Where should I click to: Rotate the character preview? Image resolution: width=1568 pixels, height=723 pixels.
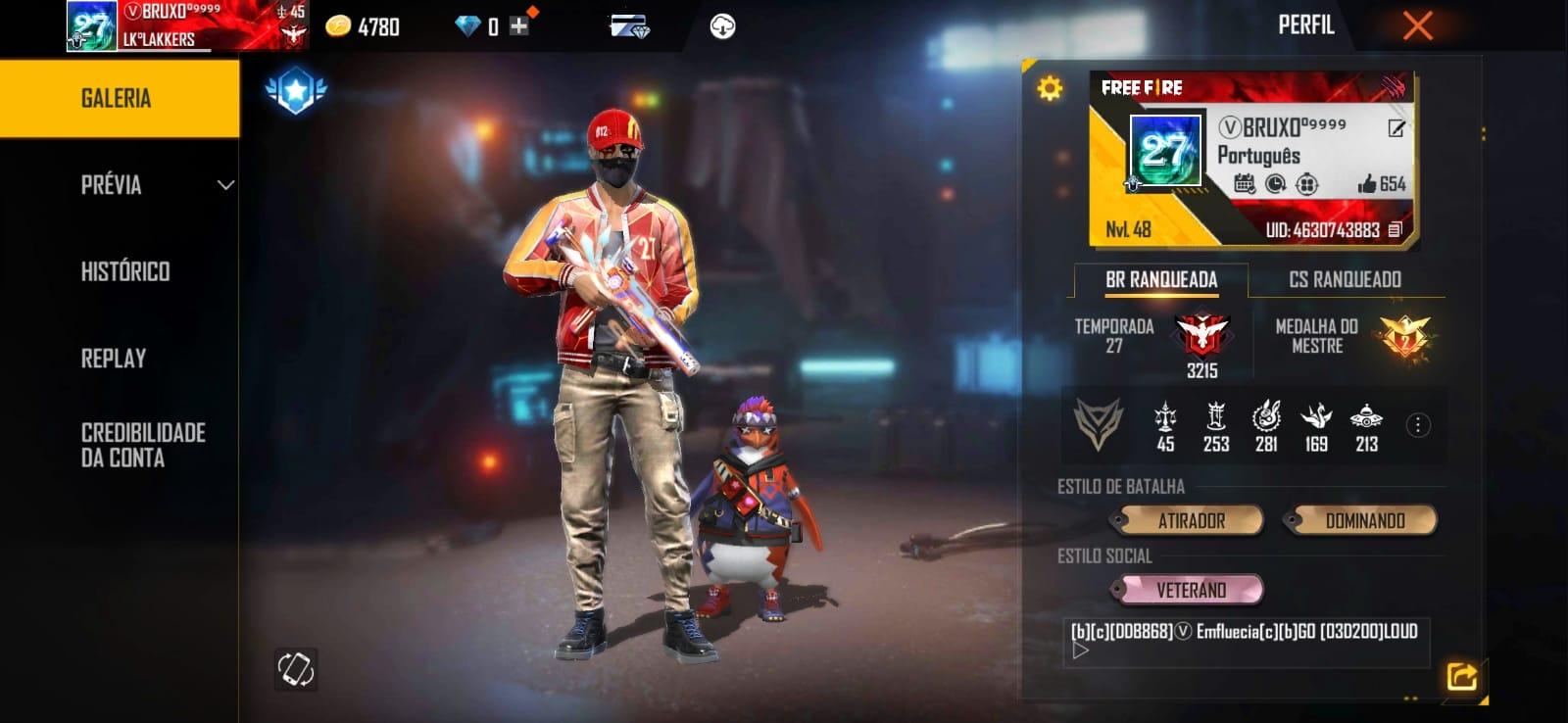click(x=295, y=669)
